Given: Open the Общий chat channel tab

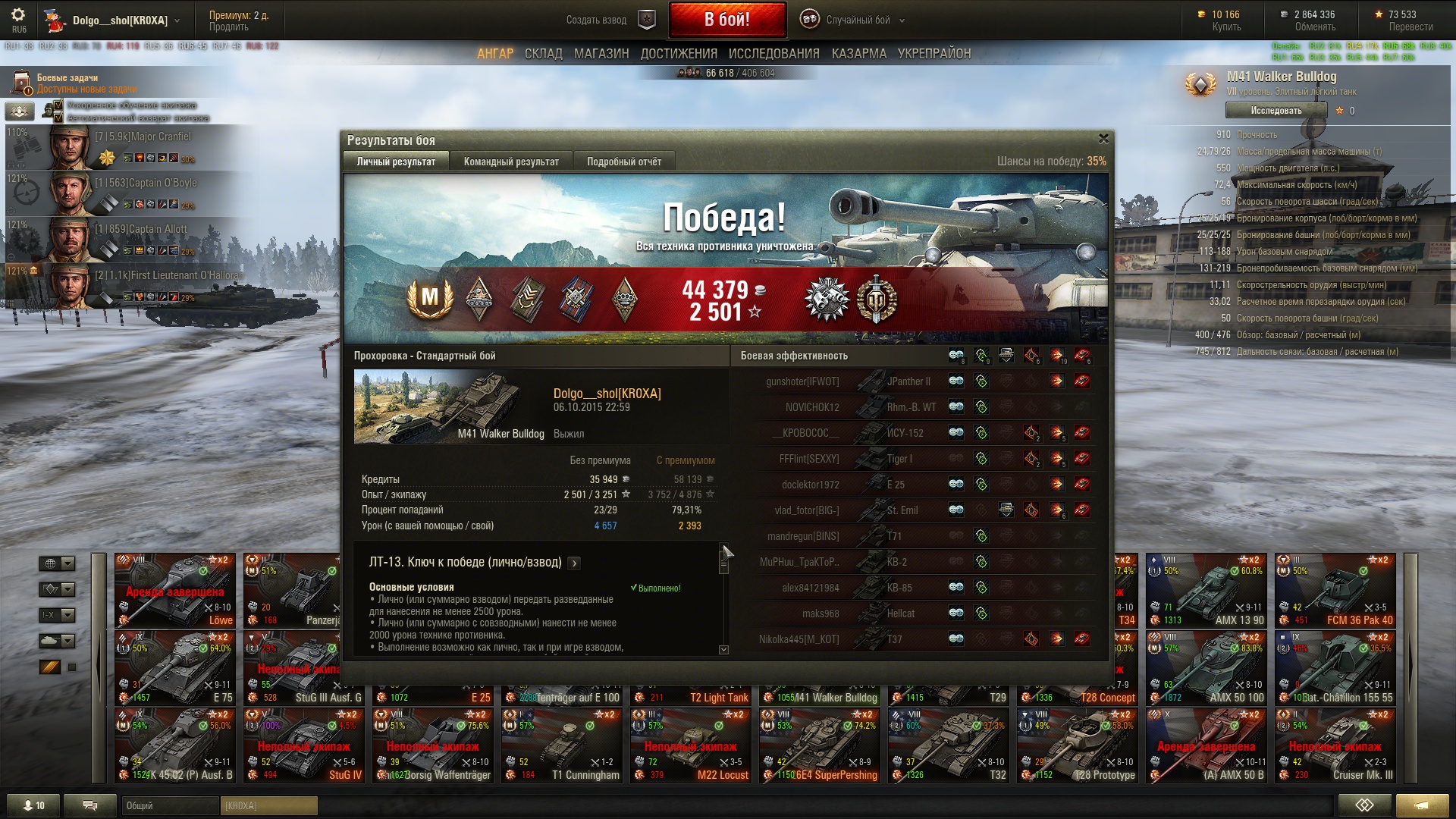Looking at the screenshot, I should (x=169, y=805).
